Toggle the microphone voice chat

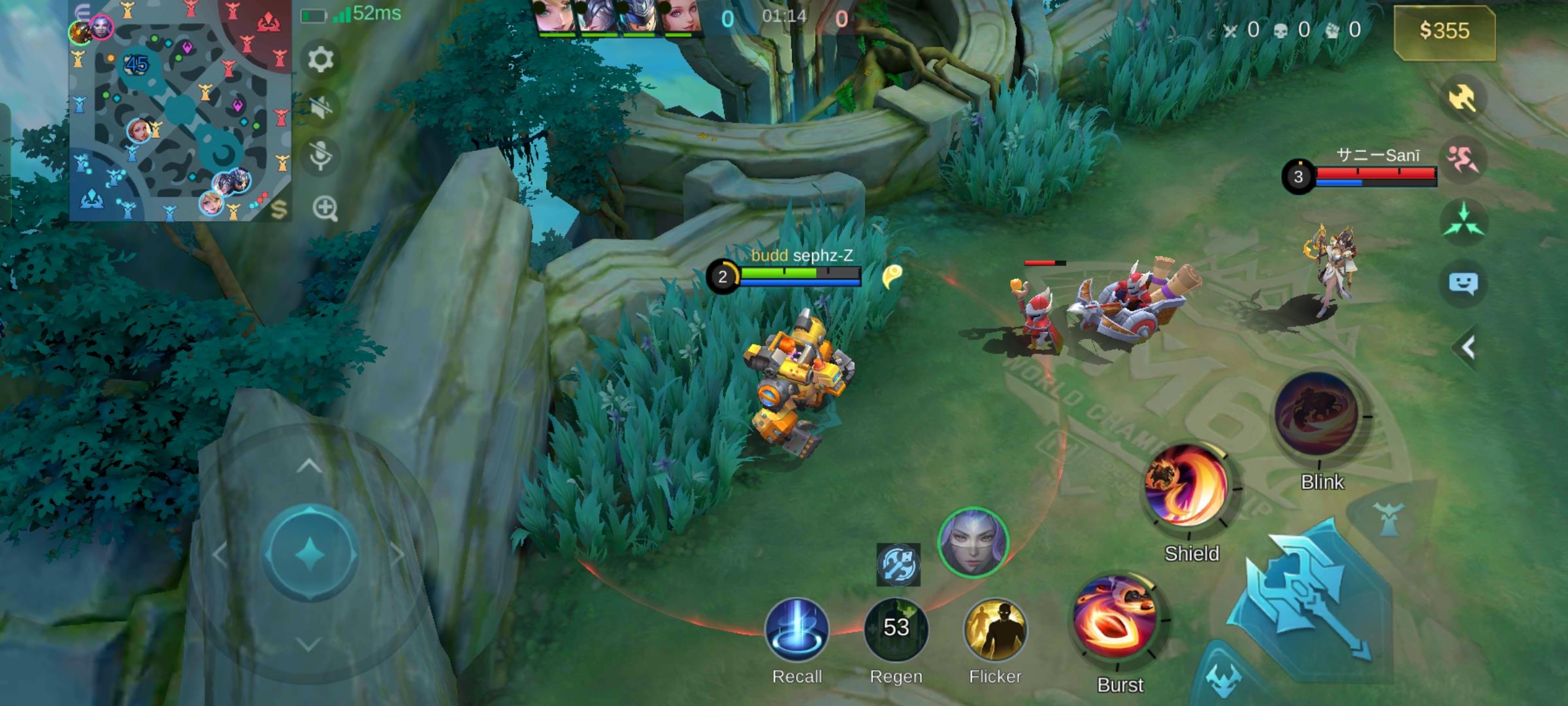(x=320, y=156)
